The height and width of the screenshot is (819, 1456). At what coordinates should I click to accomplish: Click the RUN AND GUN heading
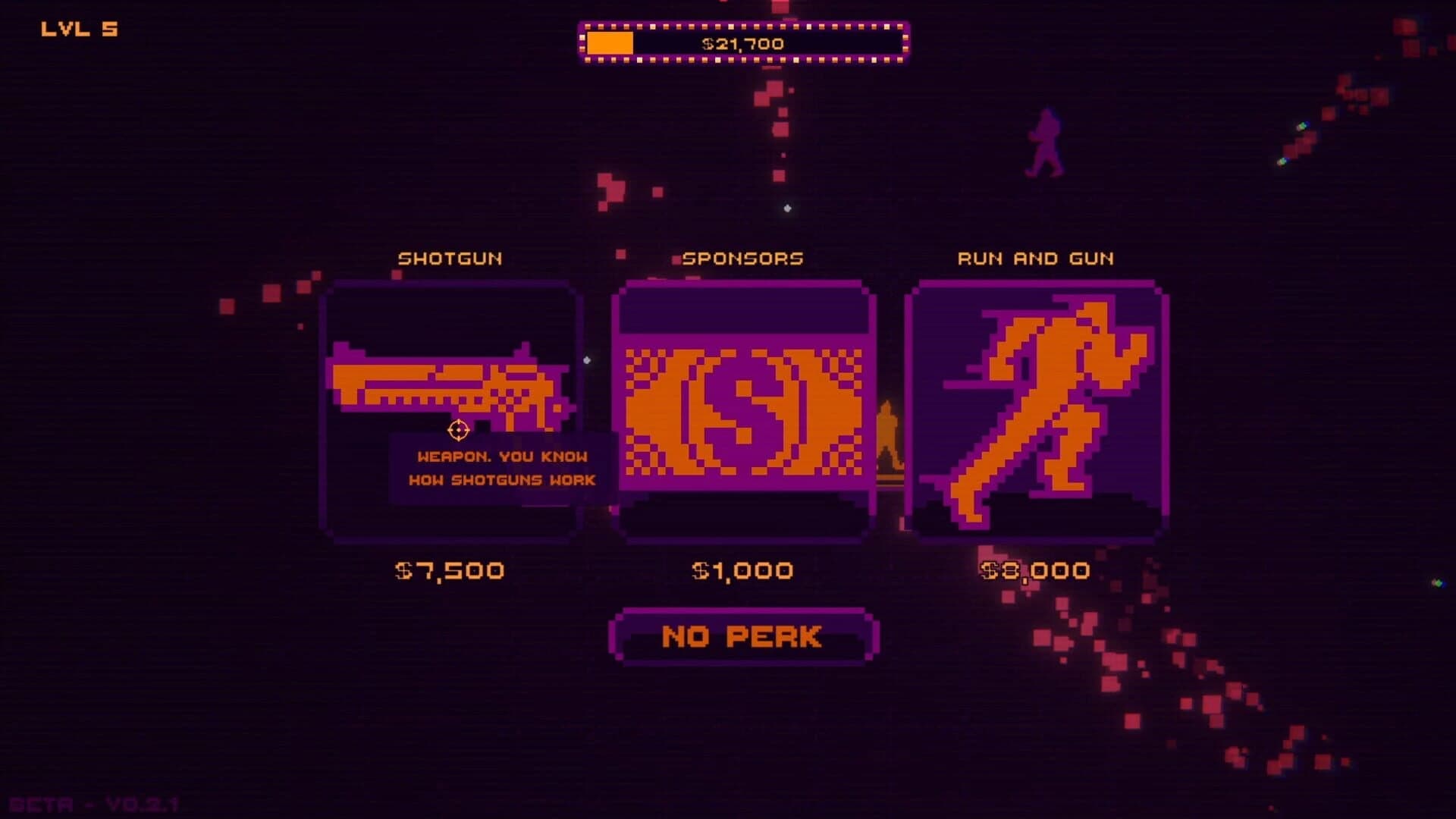(x=1036, y=258)
